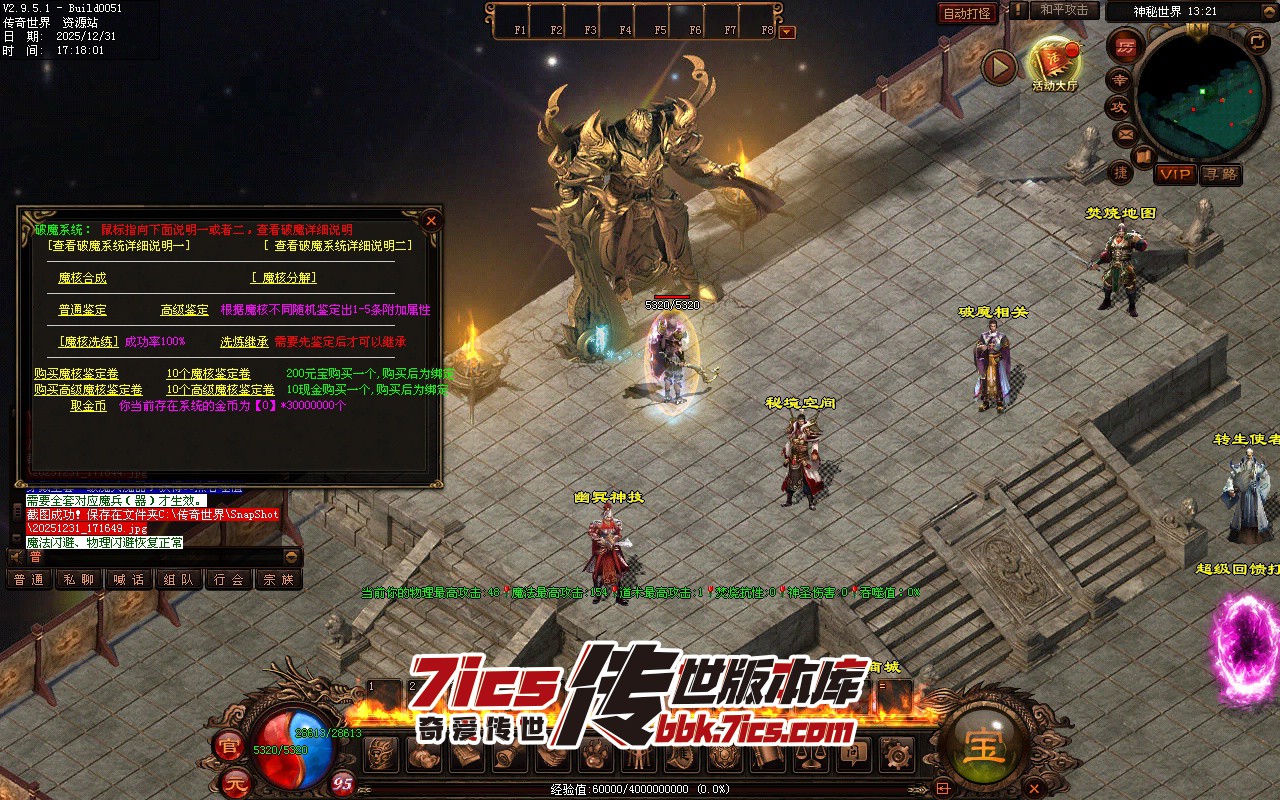The image size is (1280, 800).
Task: Close the 破魔系统 dialog window
Action: (431, 220)
